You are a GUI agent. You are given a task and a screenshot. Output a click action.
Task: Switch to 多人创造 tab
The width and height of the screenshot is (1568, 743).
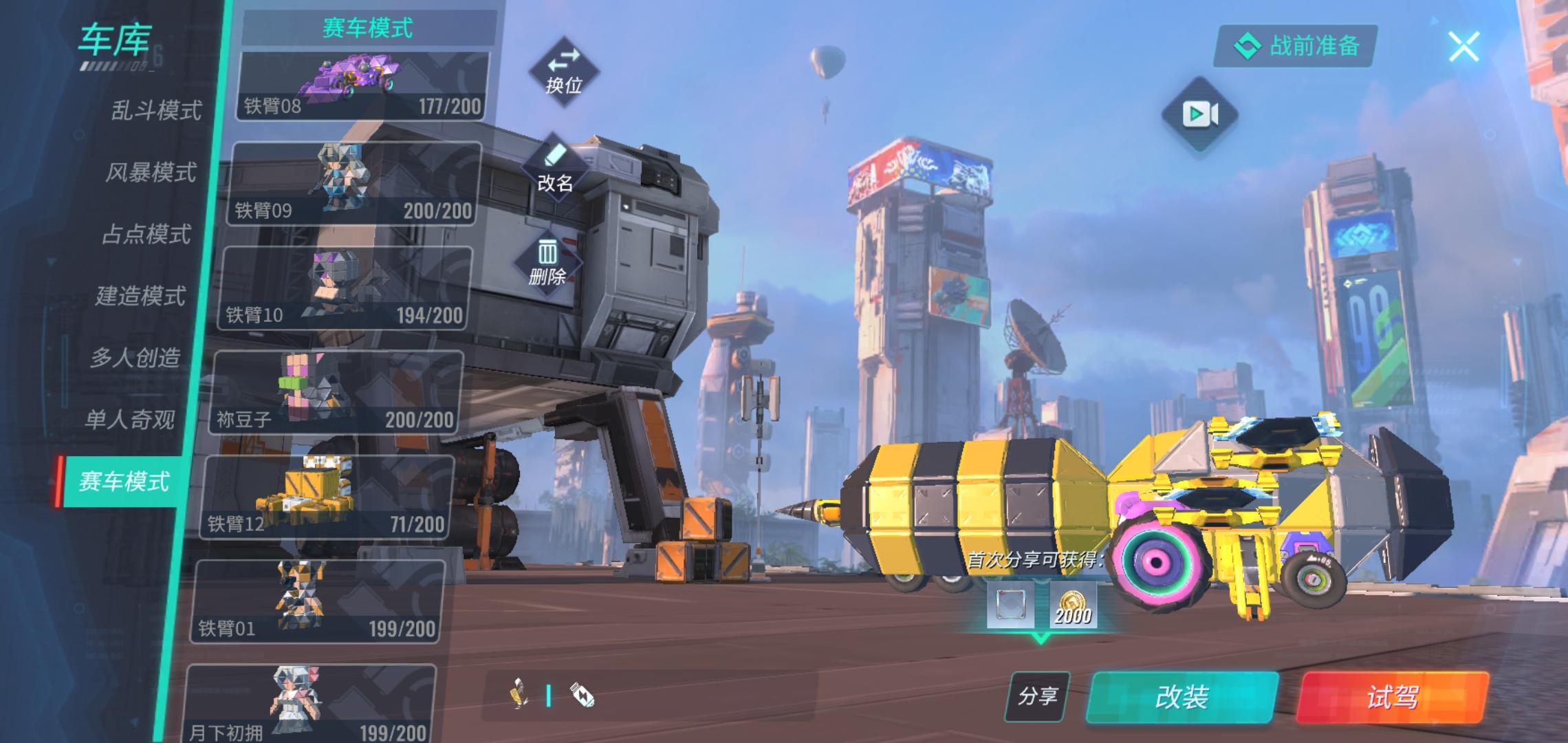(x=135, y=358)
